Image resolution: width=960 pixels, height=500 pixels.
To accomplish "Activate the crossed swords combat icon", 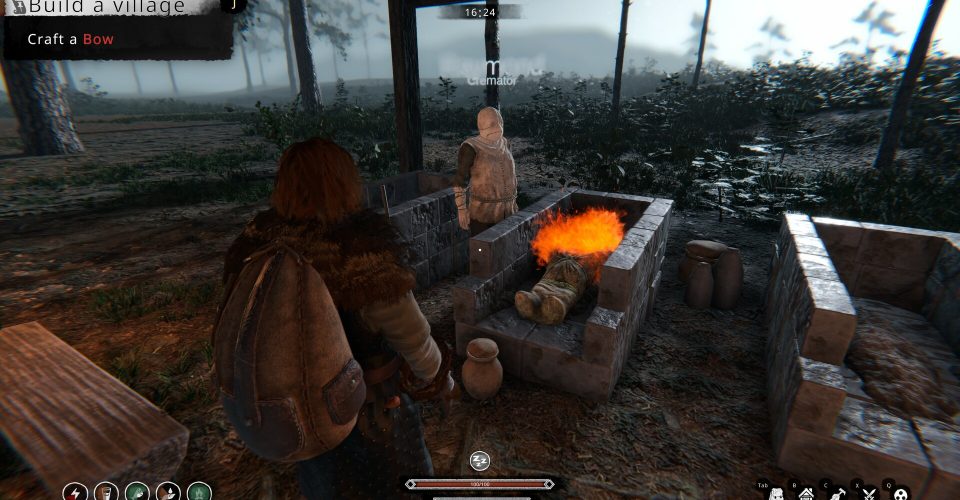I will tap(869, 493).
